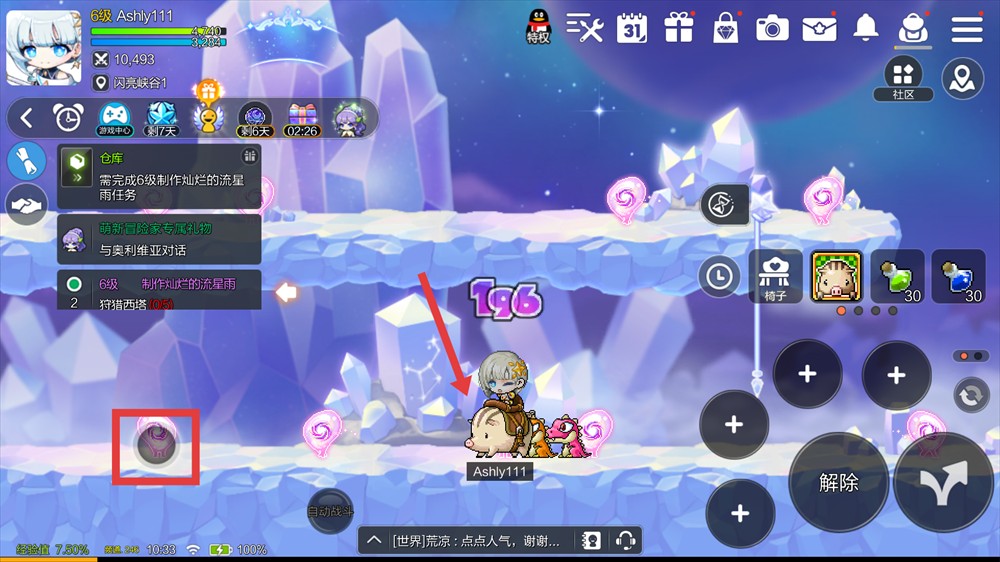Image resolution: width=1000 pixels, height=562 pixels.
Task: Open the hamburger main menu
Action: tap(967, 28)
